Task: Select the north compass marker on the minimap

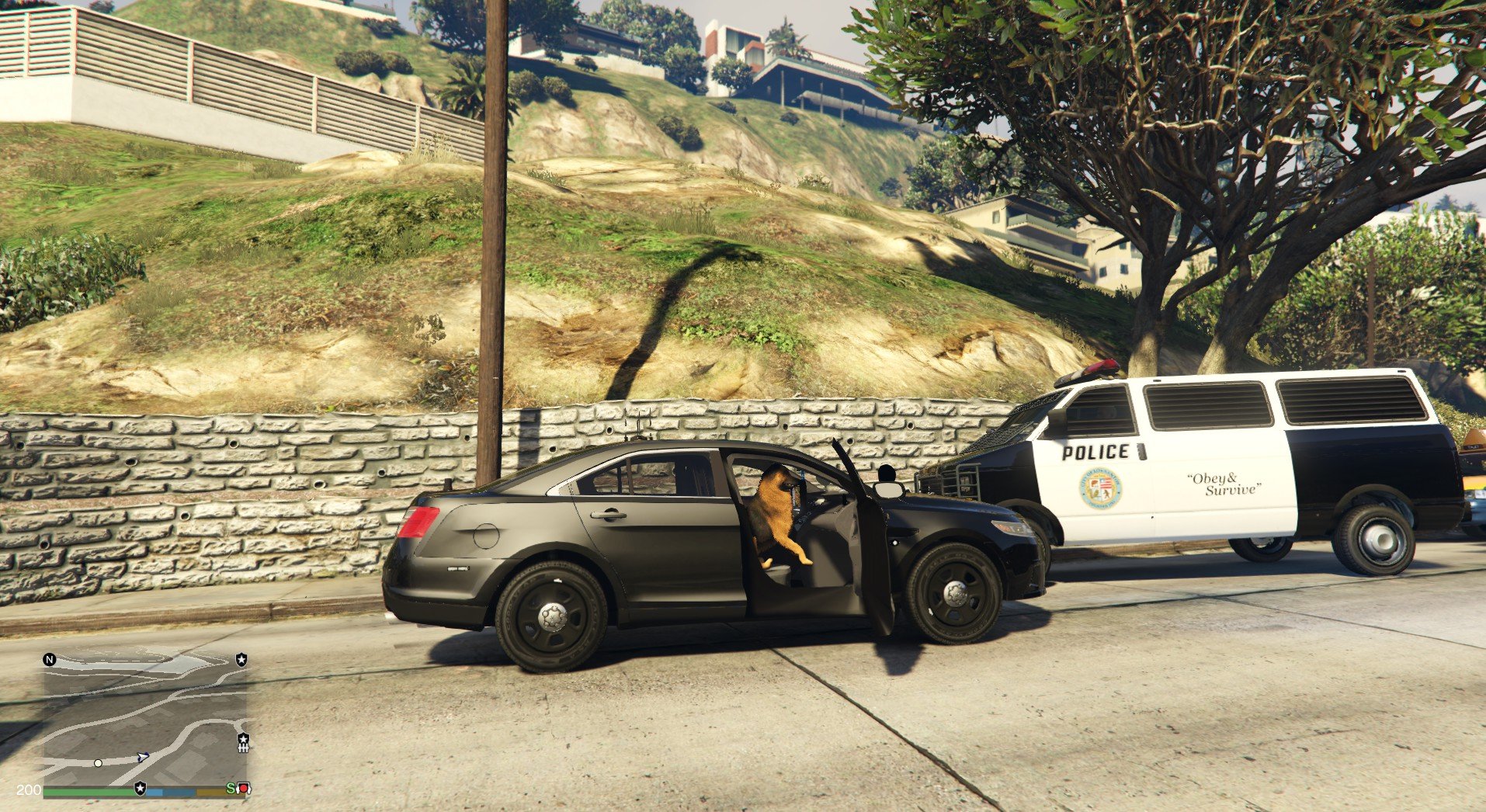Action: (x=50, y=660)
